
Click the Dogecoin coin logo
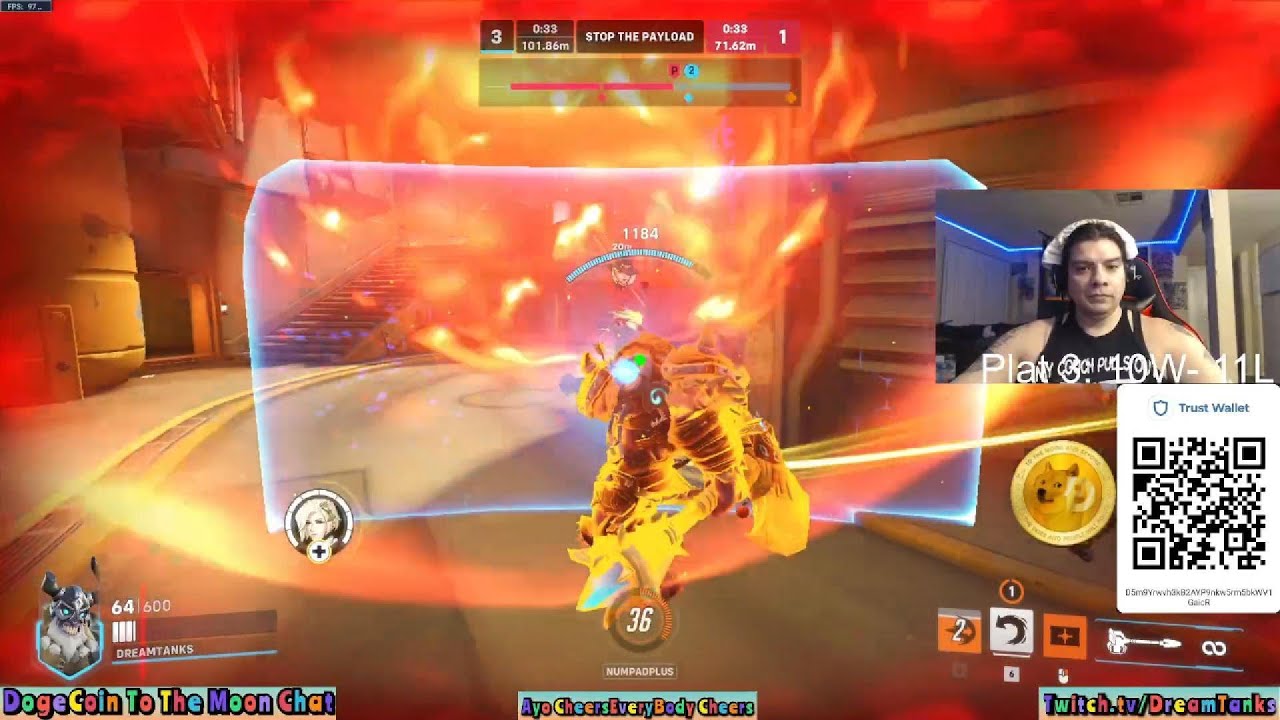(1060, 494)
